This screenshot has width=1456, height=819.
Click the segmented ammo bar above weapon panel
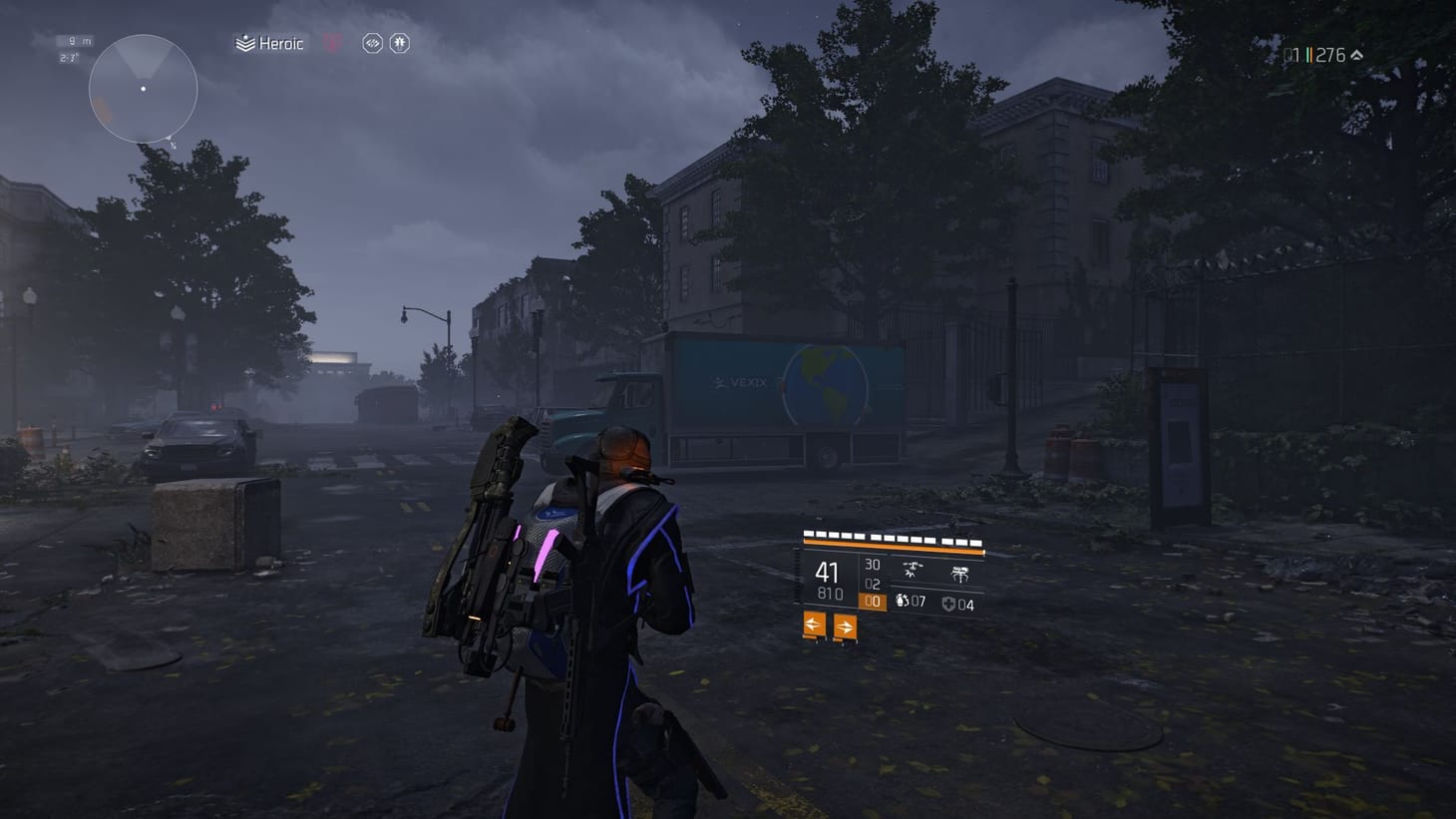click(x=890, y=539)
